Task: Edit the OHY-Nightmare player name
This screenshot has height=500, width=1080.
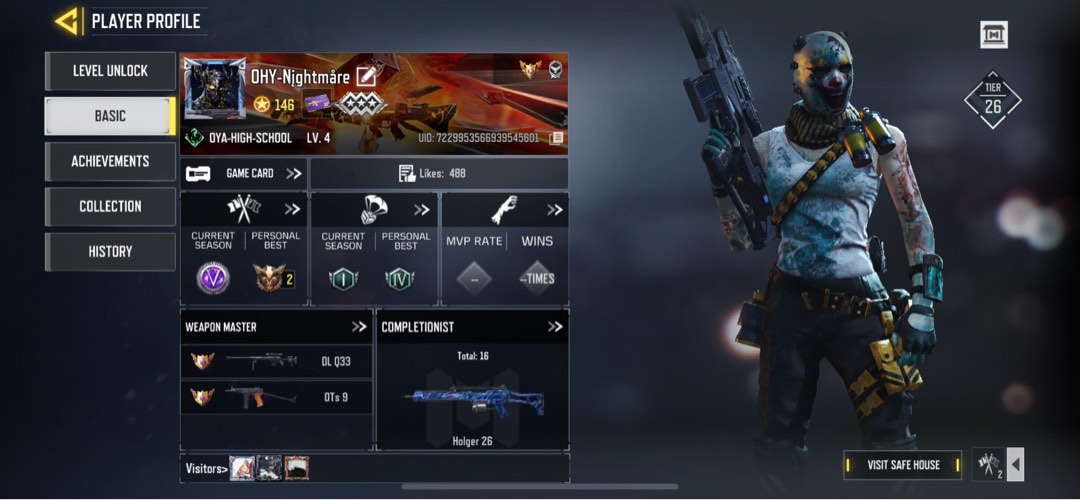Action: tap(366, 76)
